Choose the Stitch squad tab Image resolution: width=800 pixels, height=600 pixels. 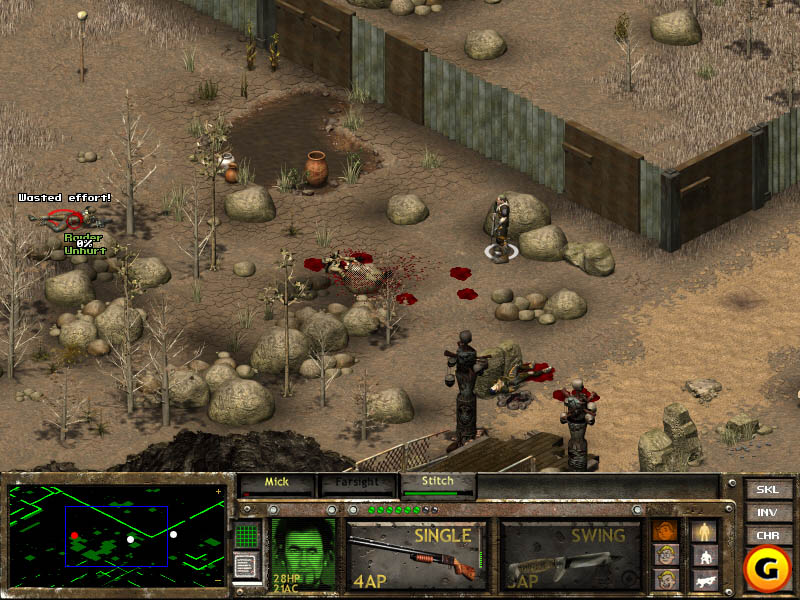[x=437, y=483]
